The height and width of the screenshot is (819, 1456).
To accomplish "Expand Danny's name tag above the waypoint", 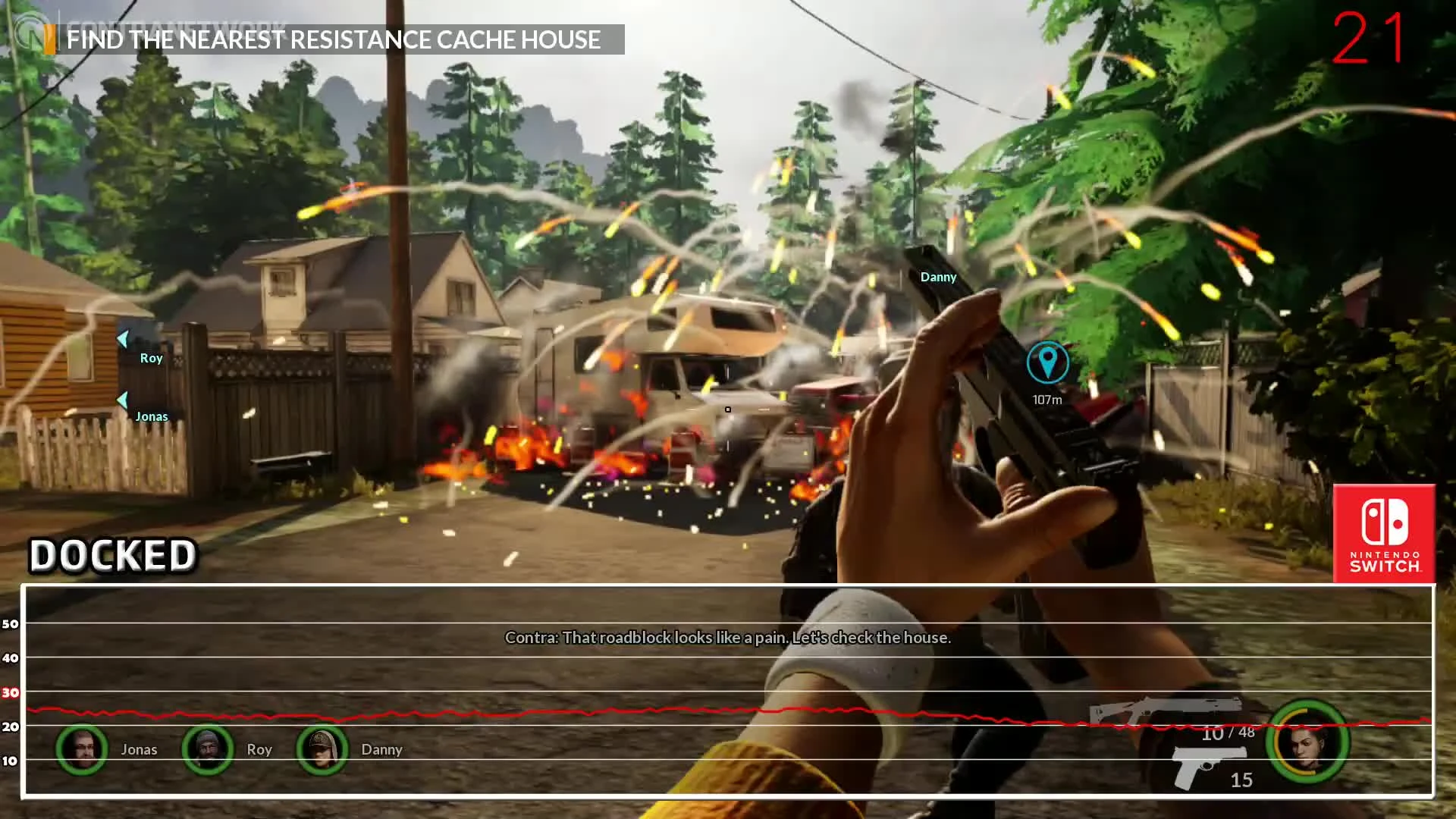I will (x=938, y=277).
